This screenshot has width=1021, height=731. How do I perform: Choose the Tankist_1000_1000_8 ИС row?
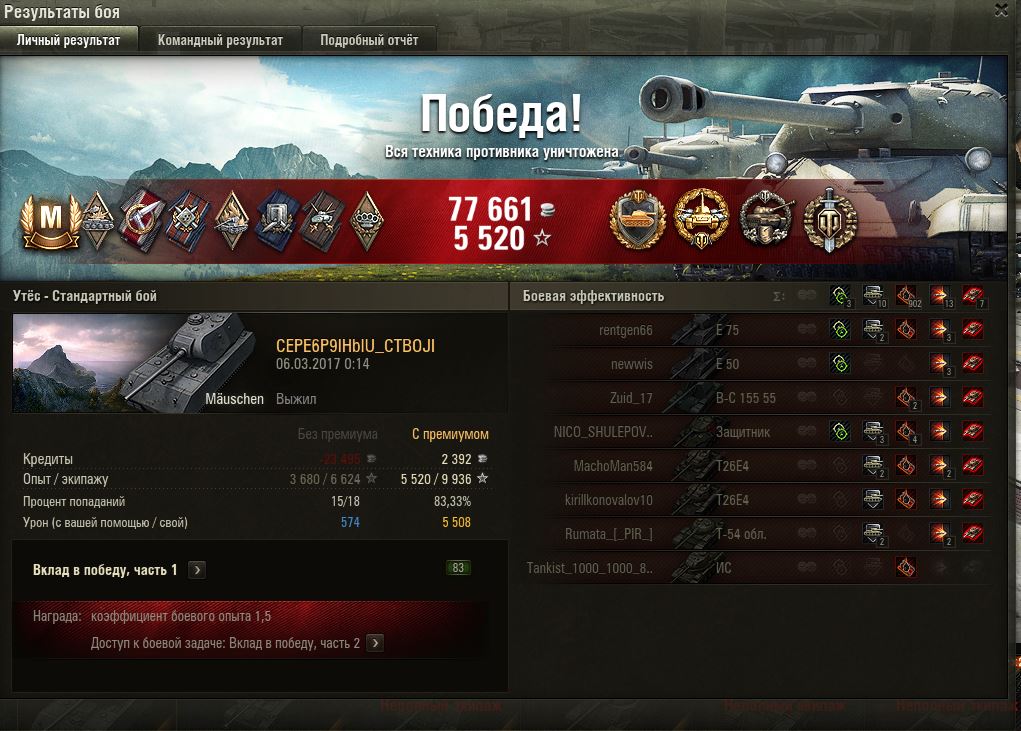(750, 568)
